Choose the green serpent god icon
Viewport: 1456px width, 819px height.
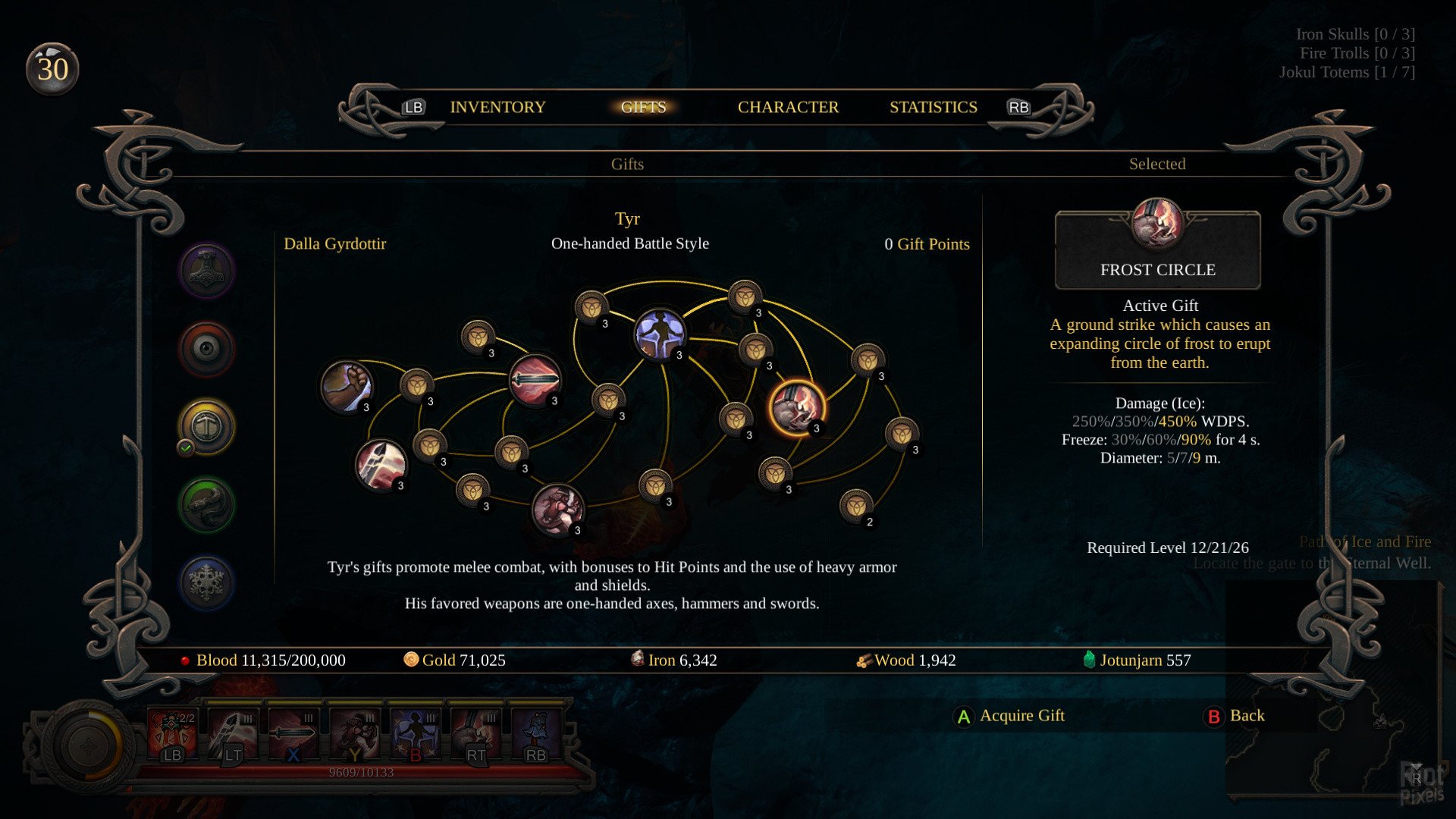click(206, 504)
